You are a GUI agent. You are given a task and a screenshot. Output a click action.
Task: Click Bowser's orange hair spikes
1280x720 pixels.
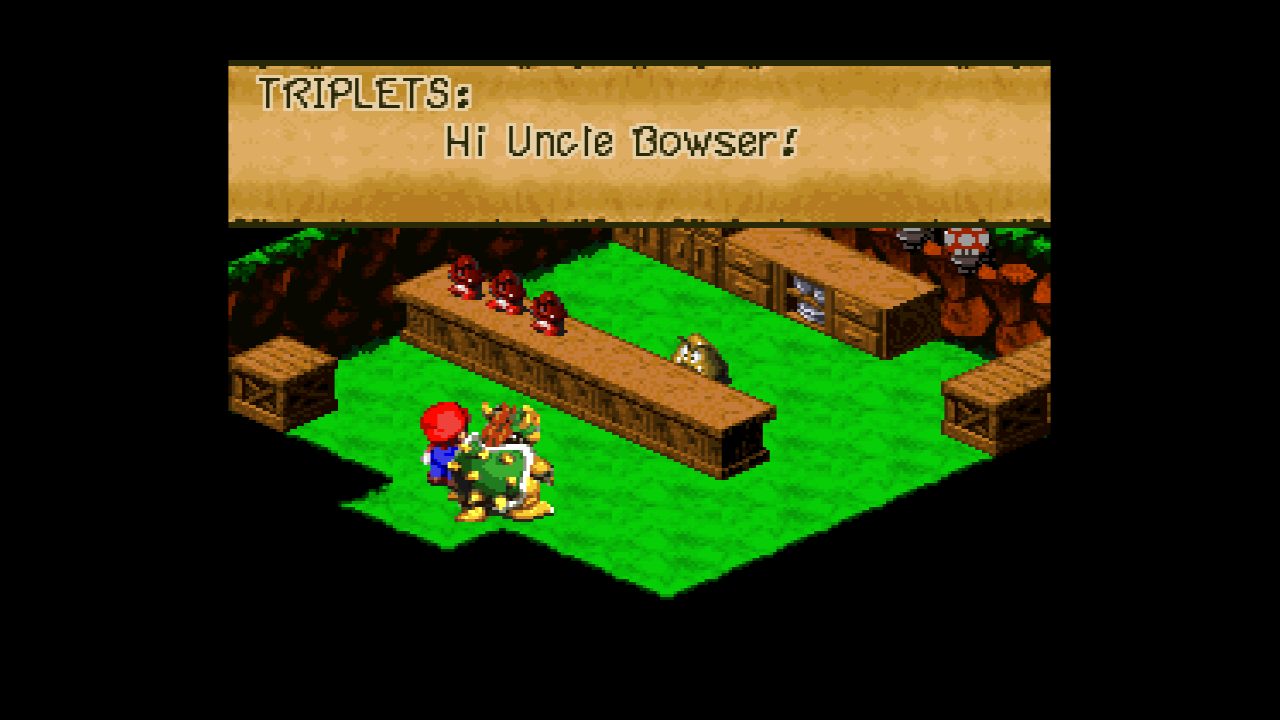tap(497, 425)
